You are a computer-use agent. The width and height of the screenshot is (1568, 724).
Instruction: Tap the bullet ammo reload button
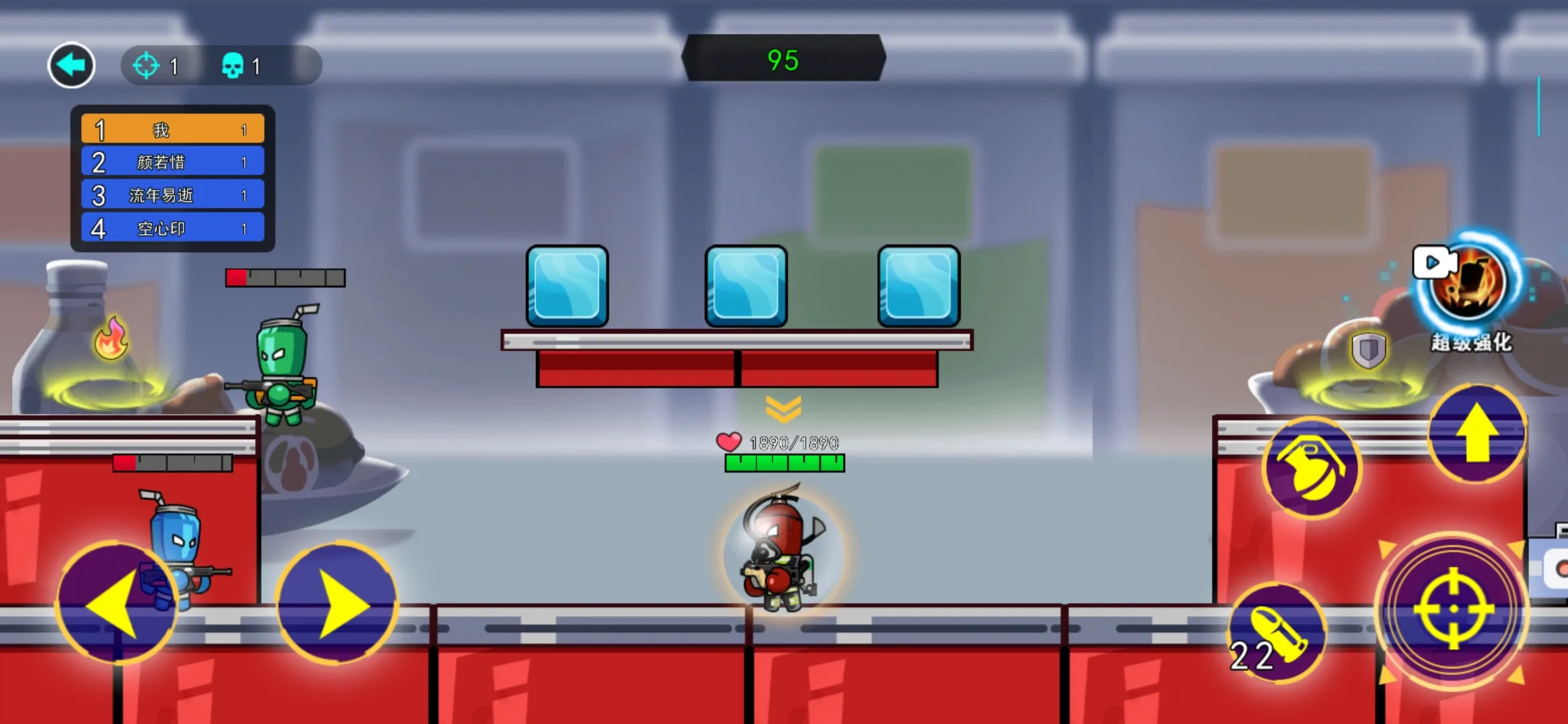click(1276, 633)
